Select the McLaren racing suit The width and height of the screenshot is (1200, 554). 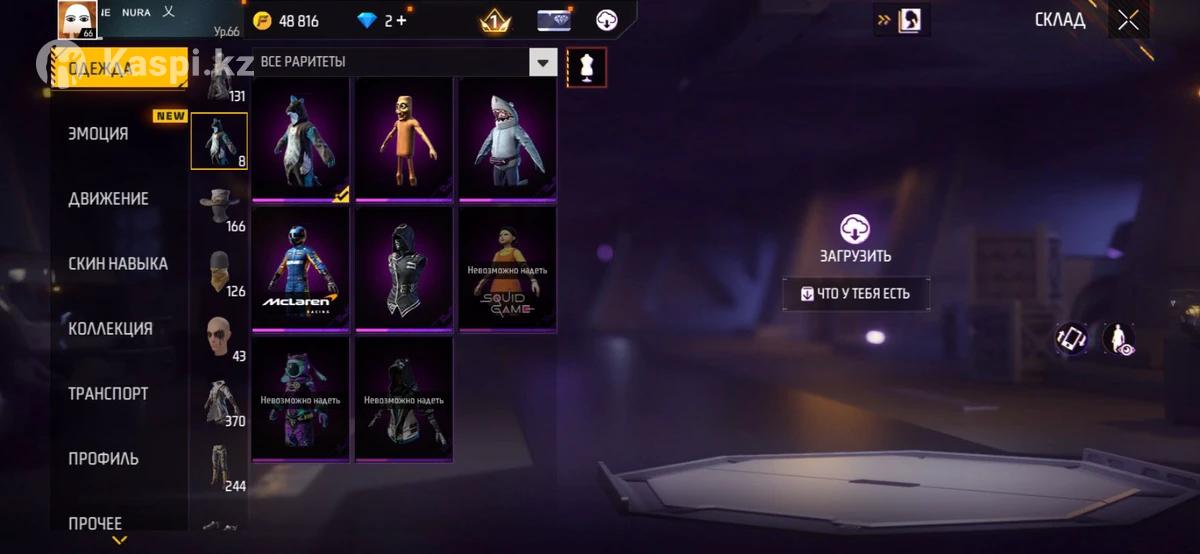[x=300, y=268]
